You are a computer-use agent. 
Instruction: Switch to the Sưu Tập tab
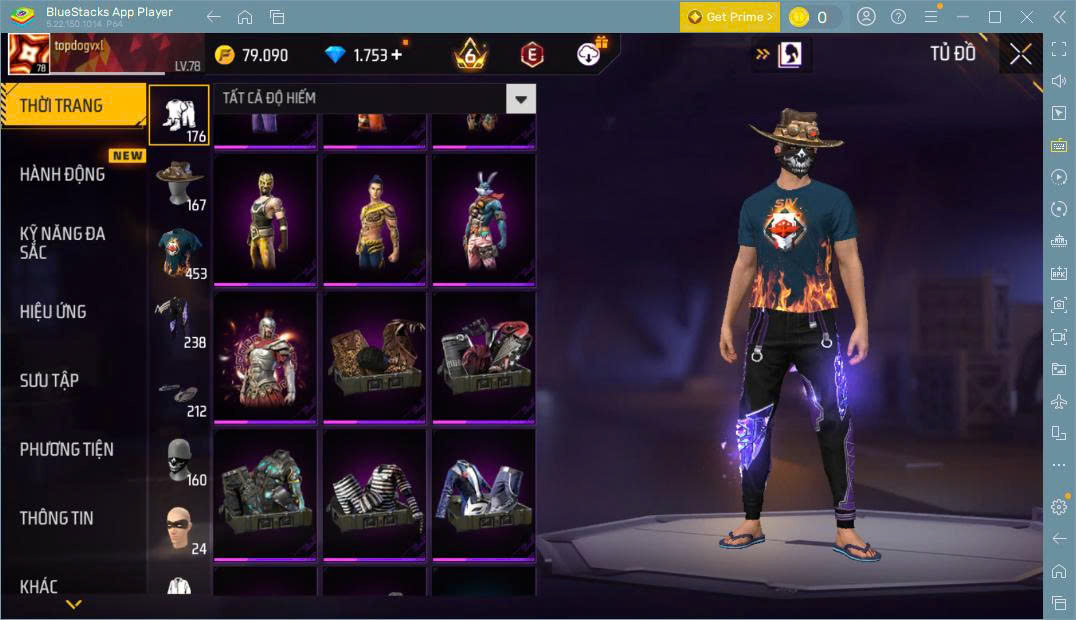(49, 380)
